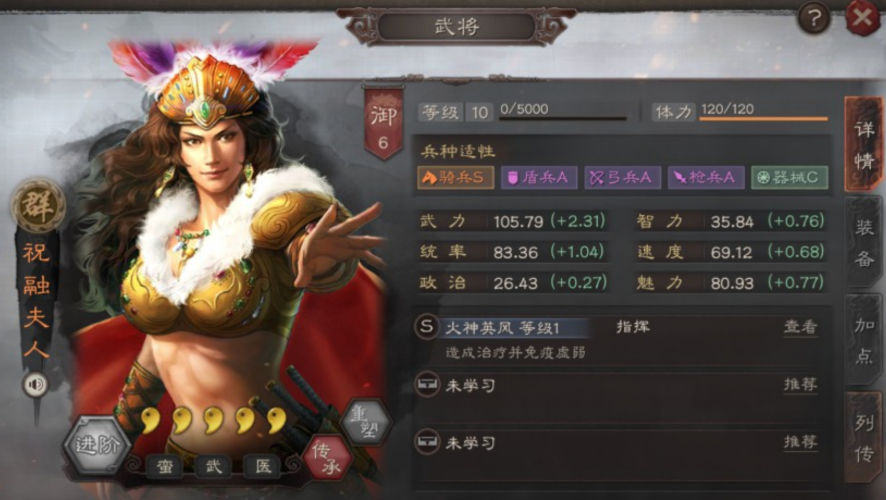This screenshot has width=886, height=500.
Task: Open the question mark help button
Action: [x=814, y=18]
